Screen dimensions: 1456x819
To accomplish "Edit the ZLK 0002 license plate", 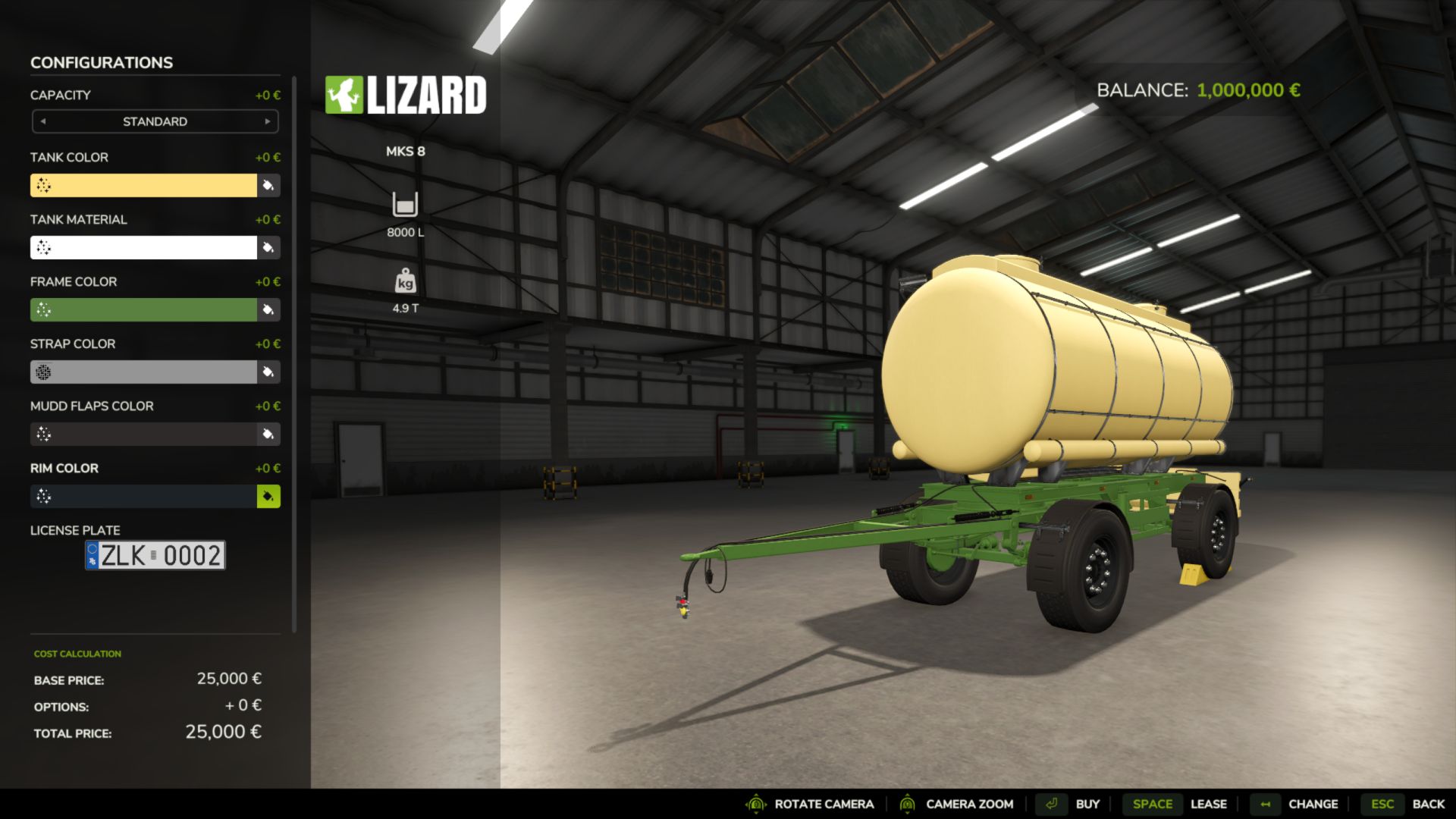I will (x=155, y=555).
